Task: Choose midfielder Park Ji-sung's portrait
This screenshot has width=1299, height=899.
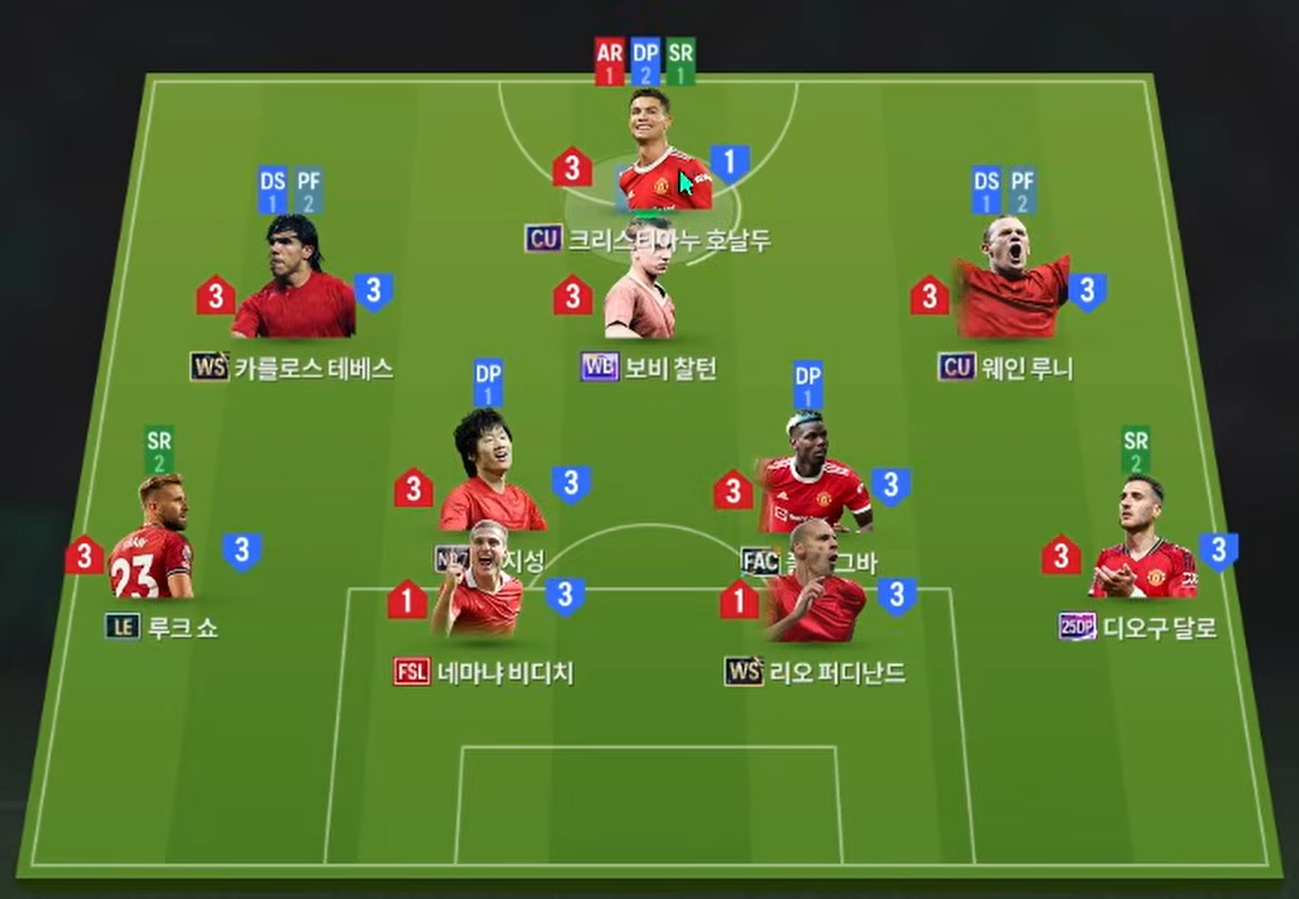Action: pyautogui.click(x=488, y=472)
